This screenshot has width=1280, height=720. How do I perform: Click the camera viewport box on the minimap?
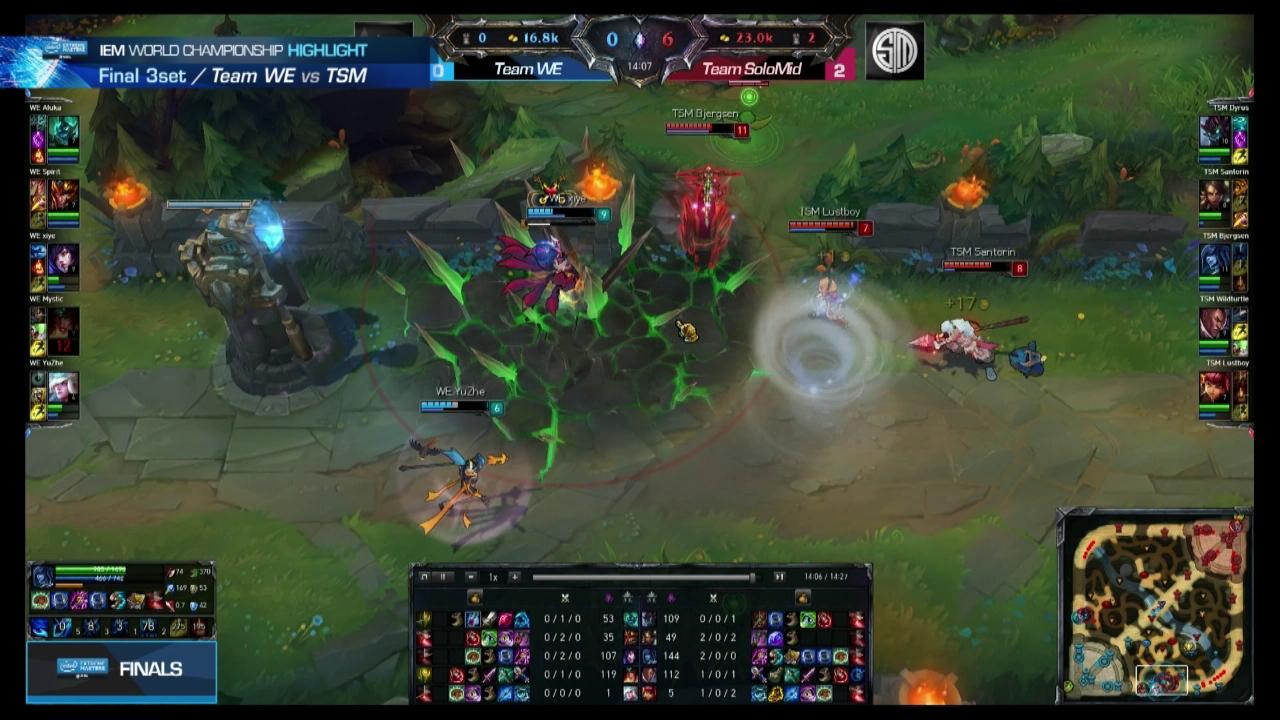(1163, 681)
